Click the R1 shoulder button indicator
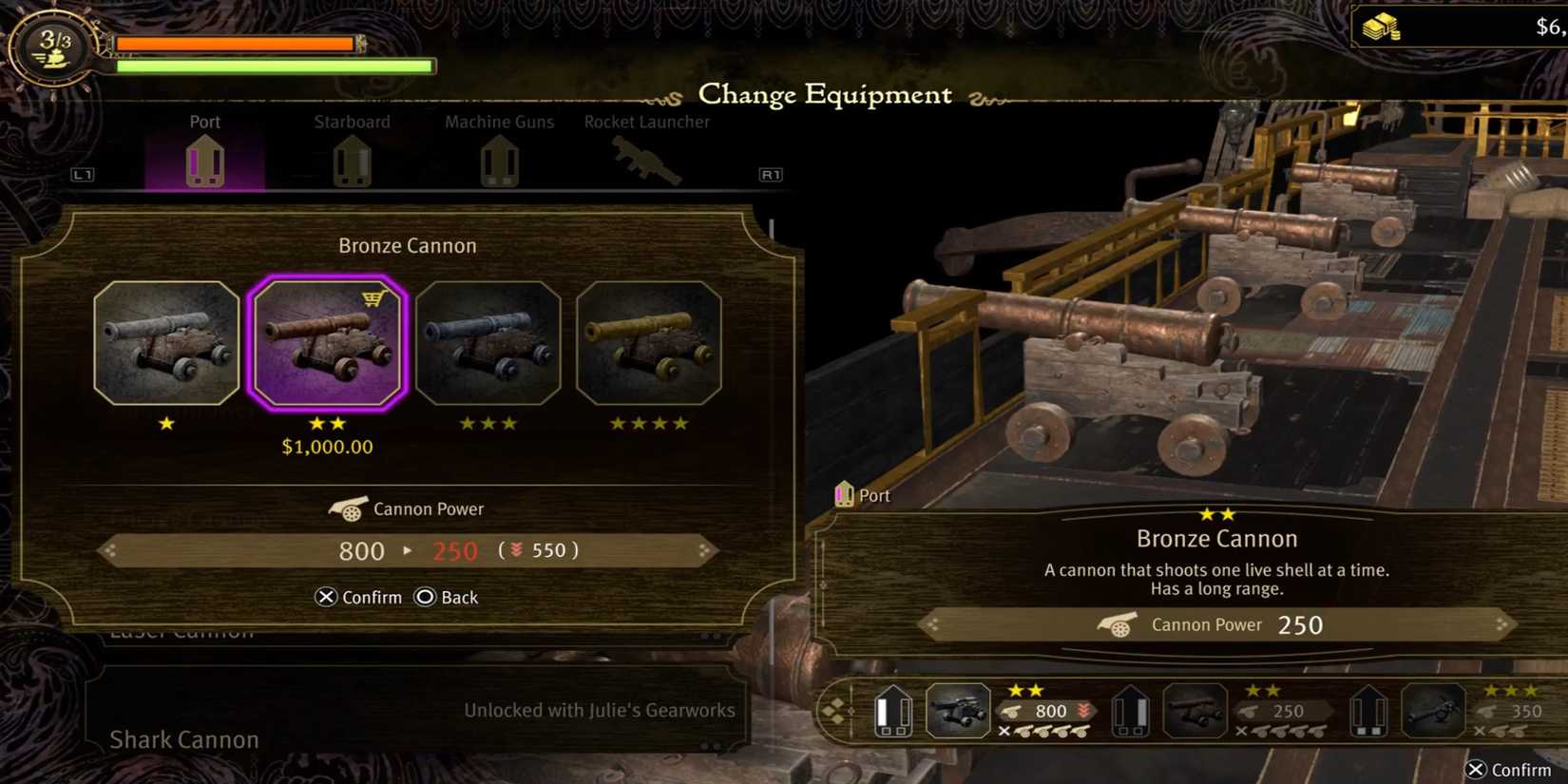This screenshot has height=784, width=1568. [x=771, y=175]
